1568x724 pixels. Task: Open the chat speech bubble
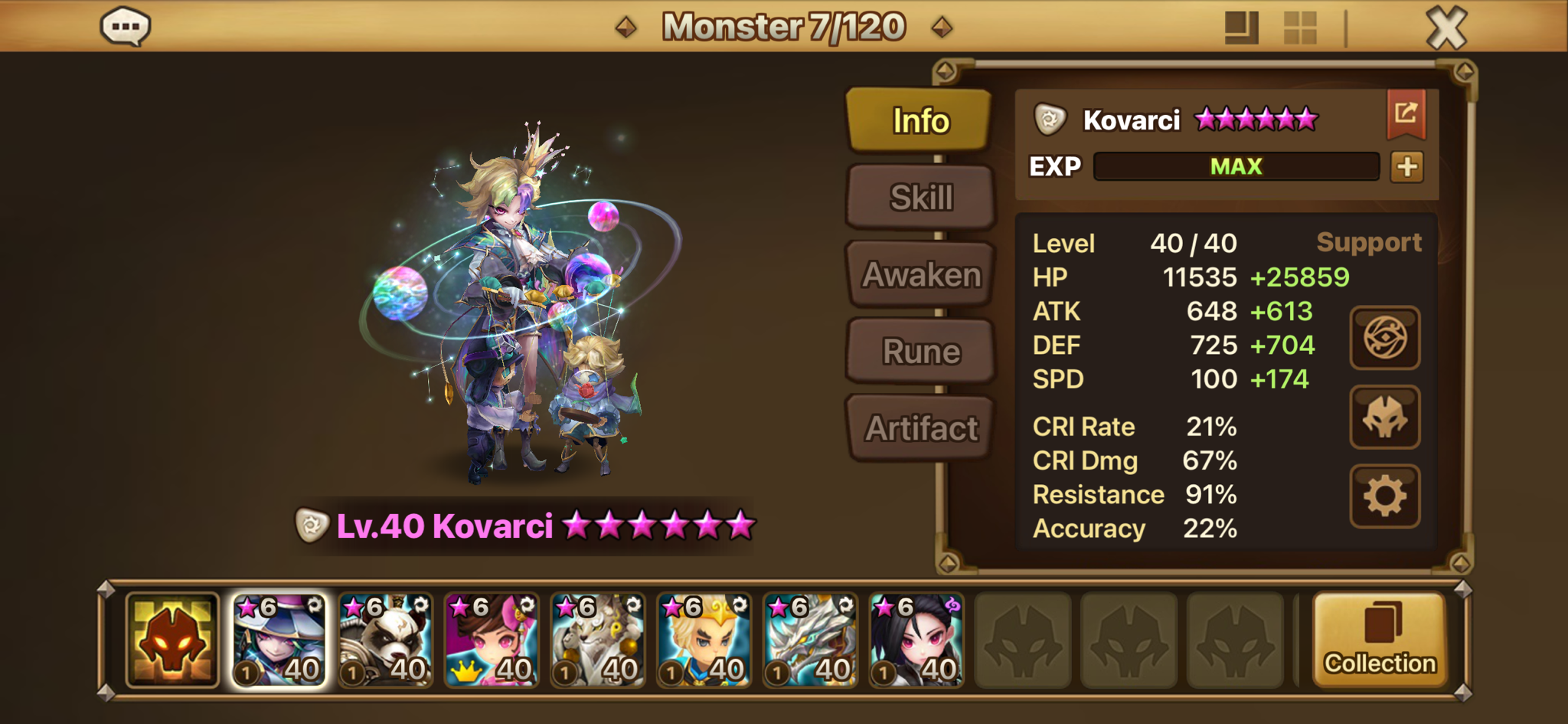[126, 27]
